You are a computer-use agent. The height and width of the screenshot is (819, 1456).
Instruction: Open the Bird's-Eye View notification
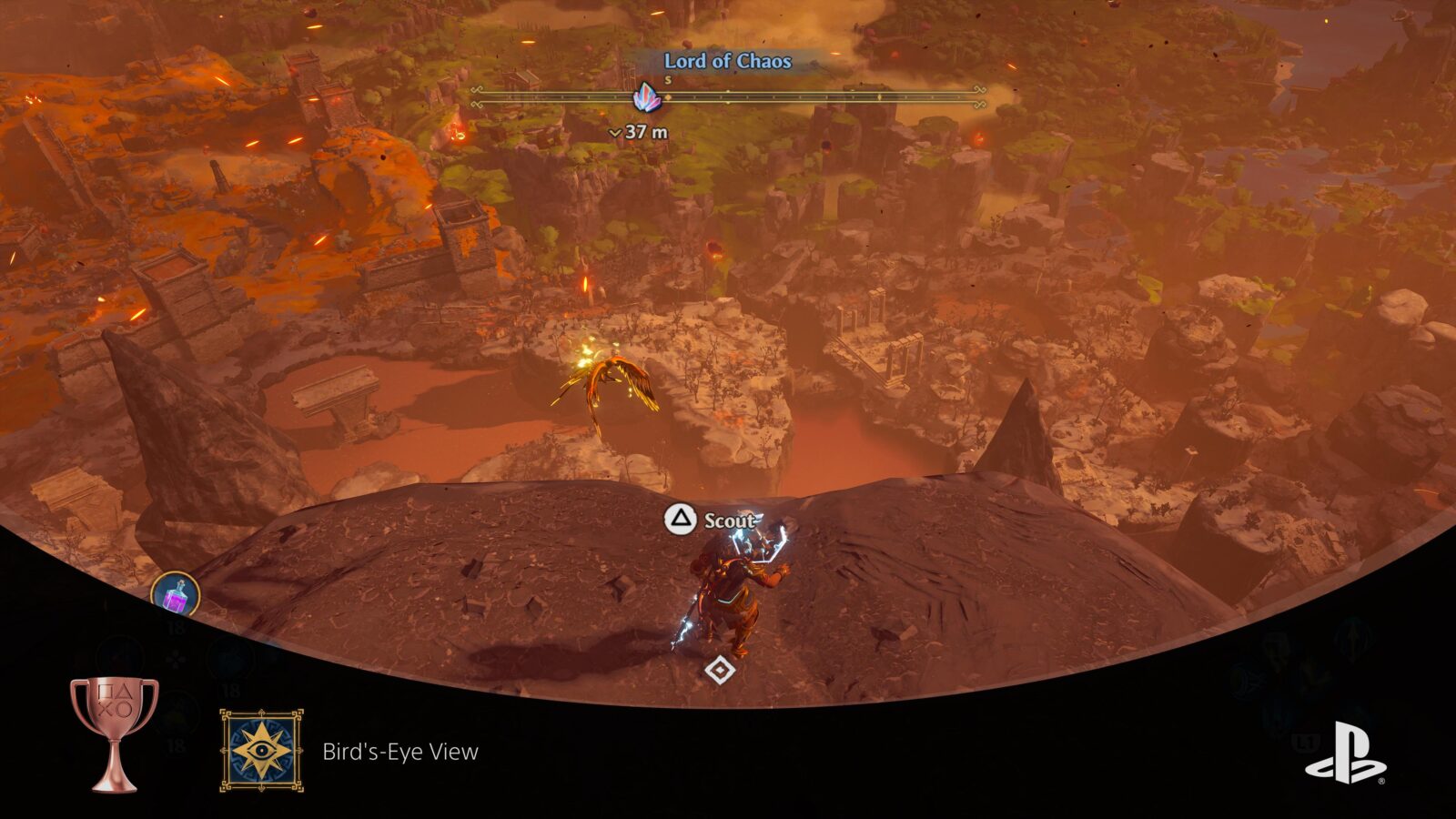(399, 751)
